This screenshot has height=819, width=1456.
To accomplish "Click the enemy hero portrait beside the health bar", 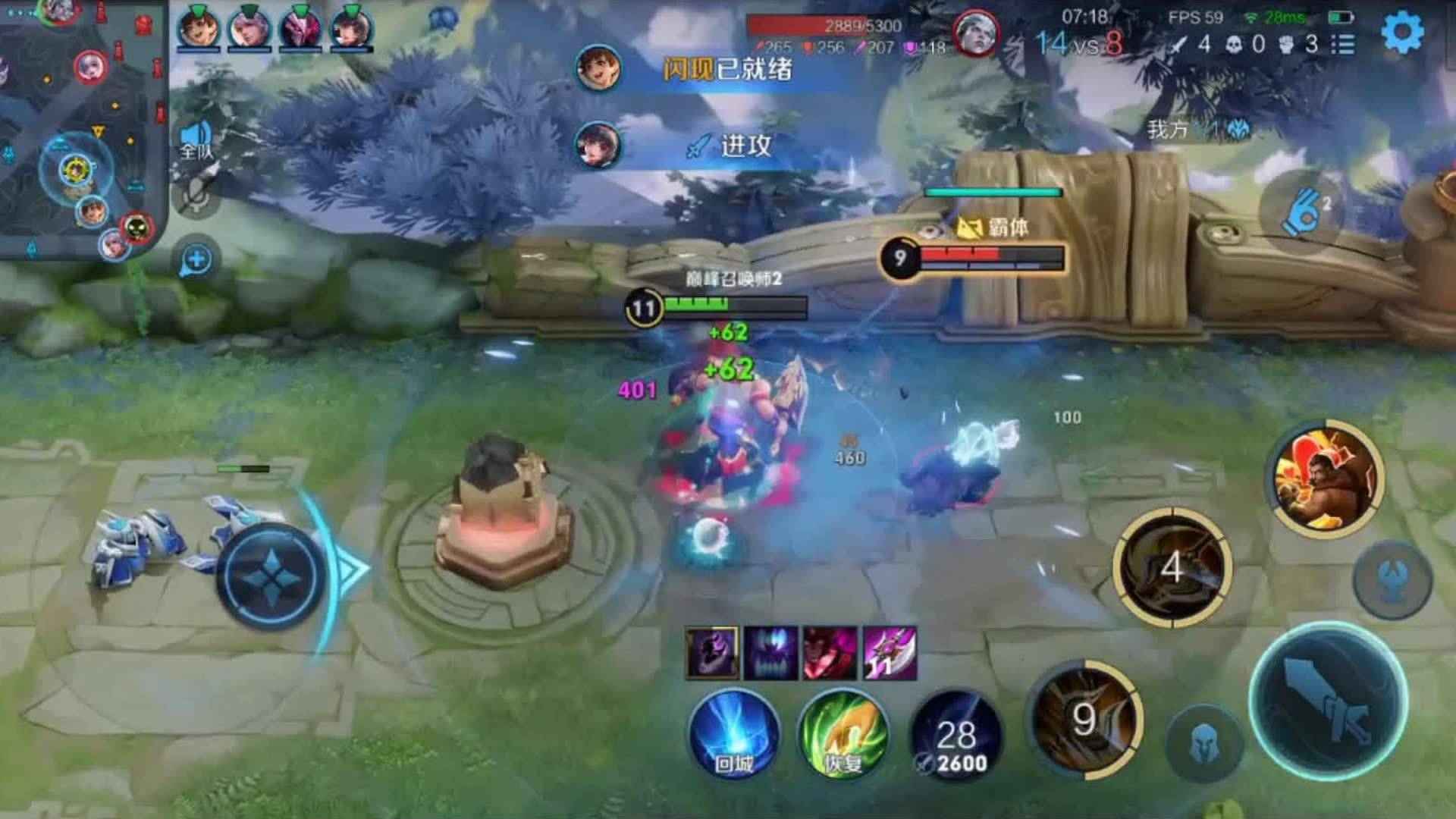I will [976, 34].
